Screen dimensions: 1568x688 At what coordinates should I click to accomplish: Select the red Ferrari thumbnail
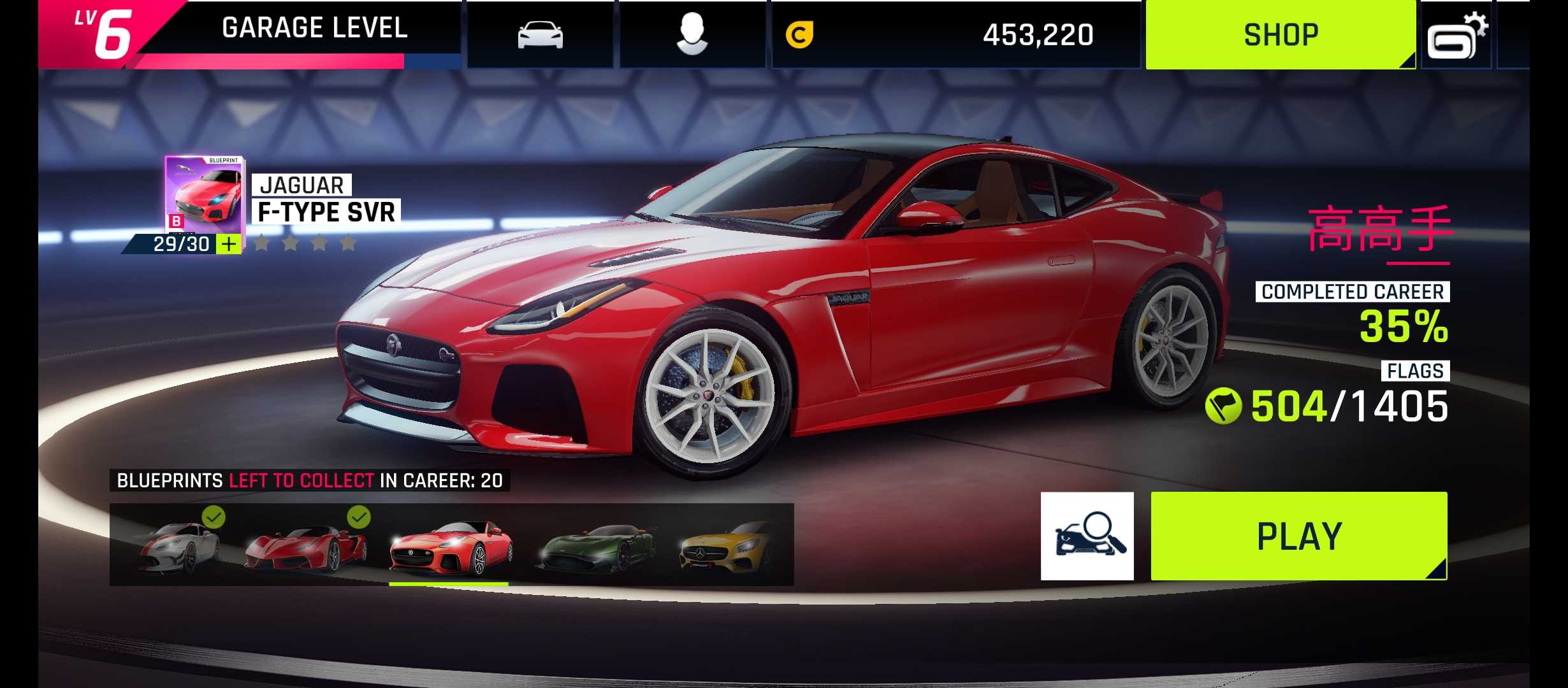pos(307,546)
